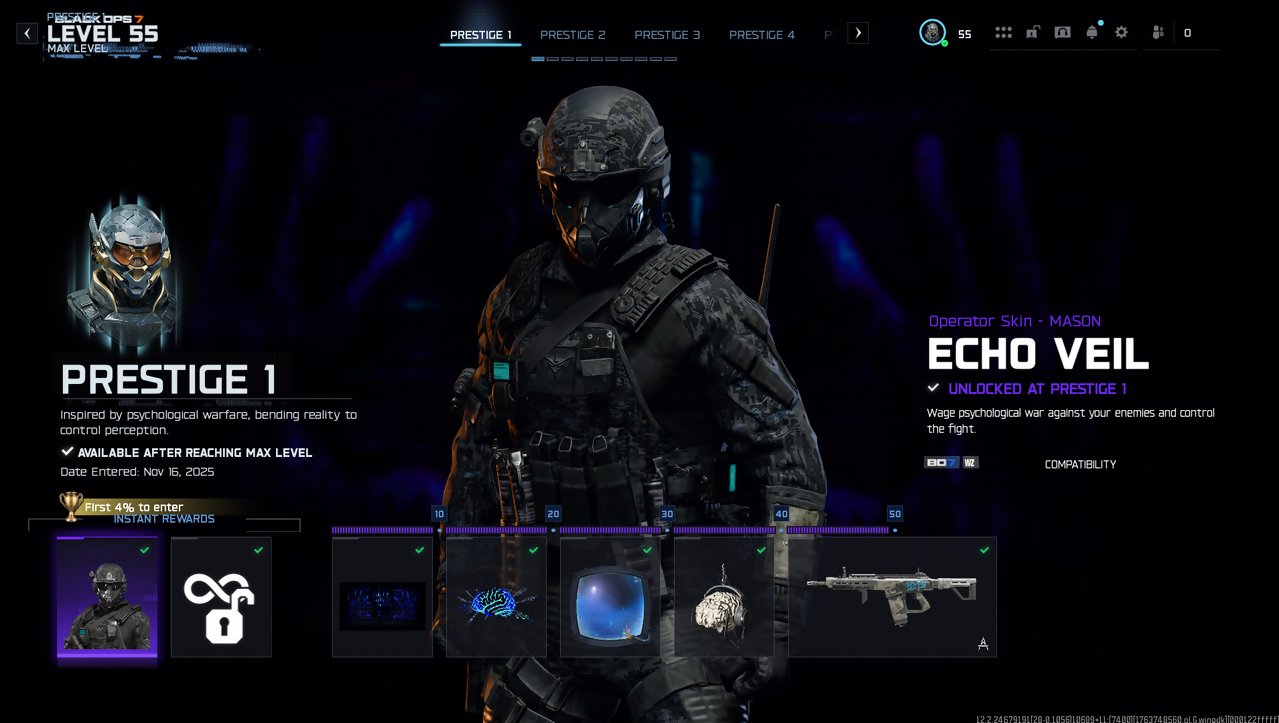
Task: Open the grid menu icon
Action: [1003, 33]
